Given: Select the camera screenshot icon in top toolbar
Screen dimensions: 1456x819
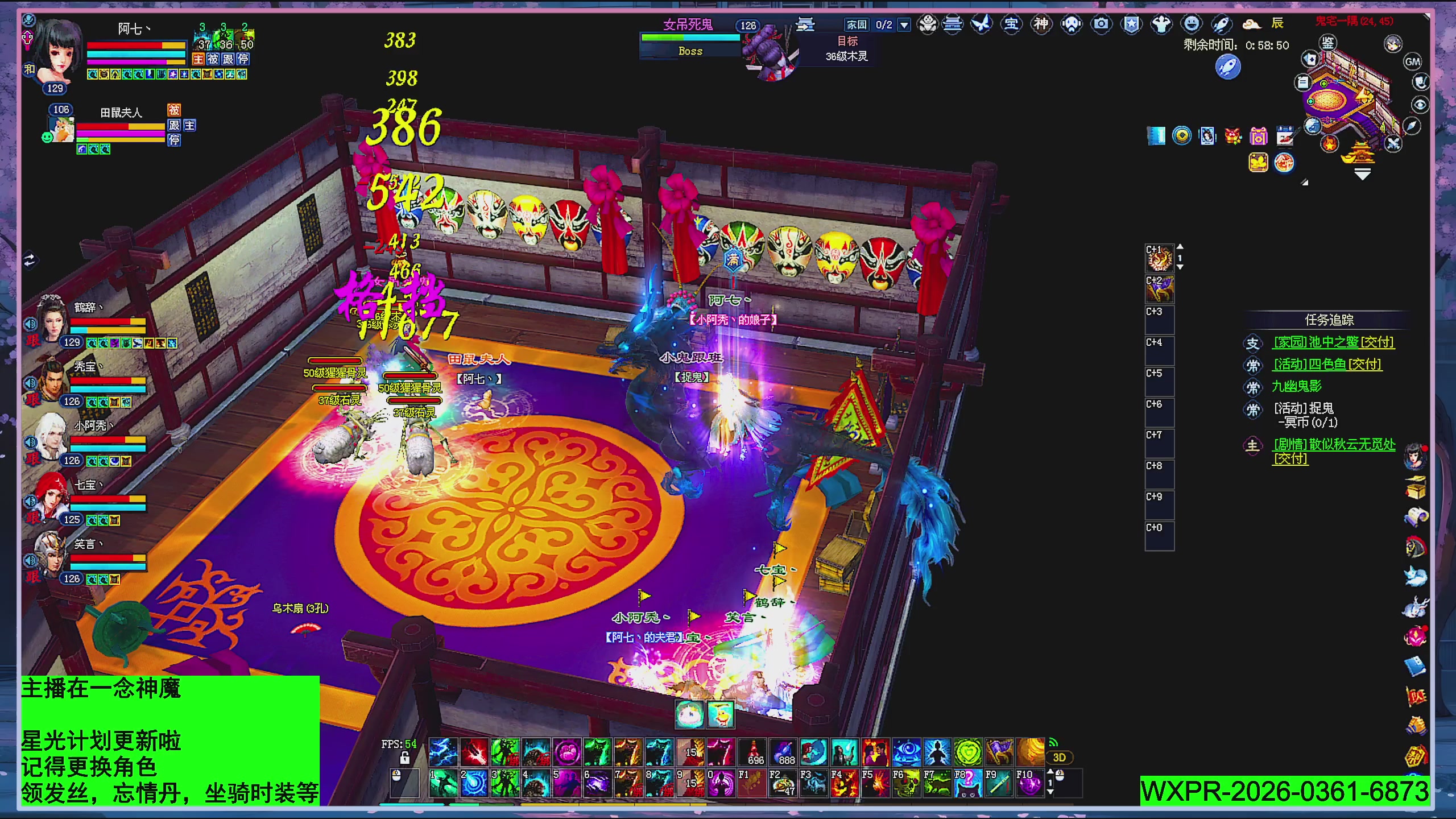Looking at the screenshot, I should tap(1101, 24).
